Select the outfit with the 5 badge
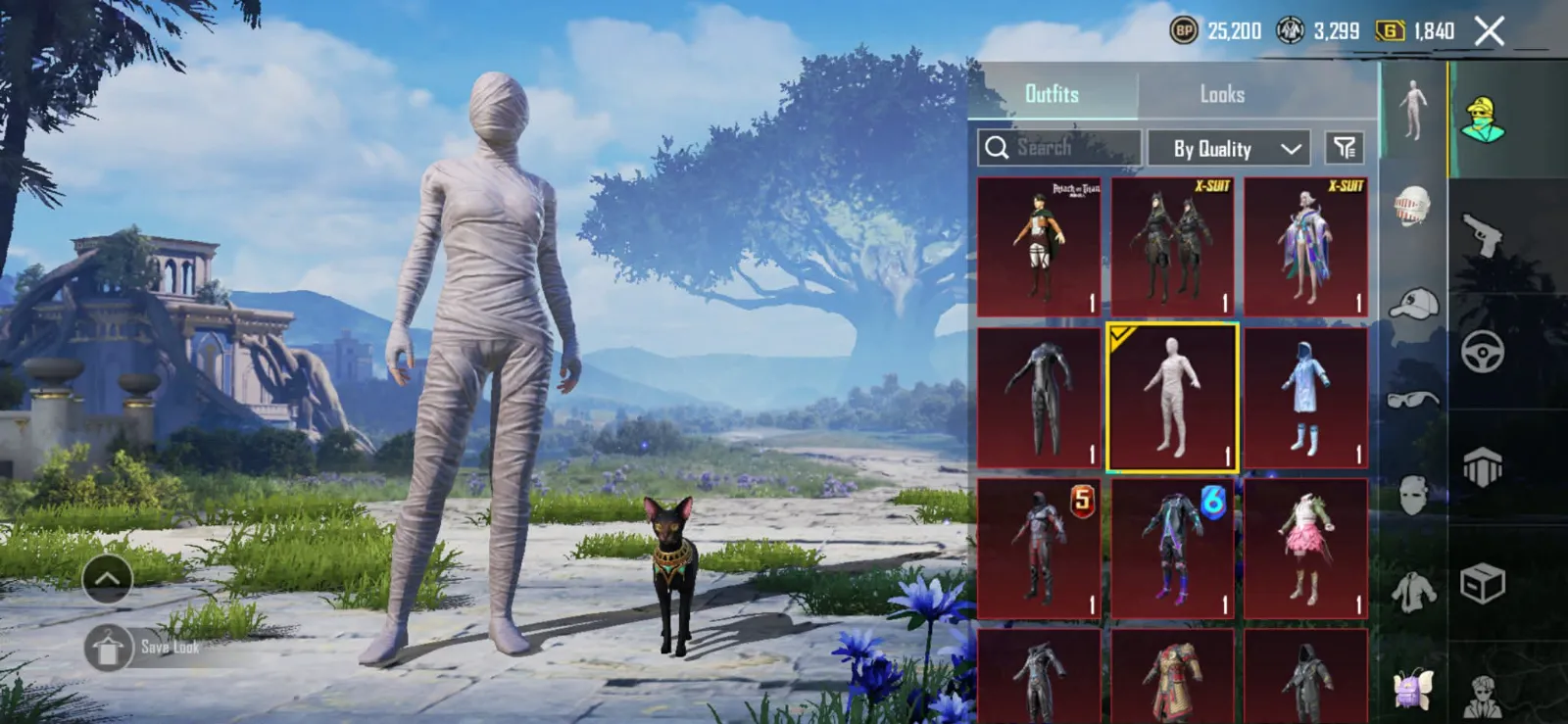Image resolution: width=1568 pixels, height=724 pixels. pyautogui.click(x=1039, y=549)
